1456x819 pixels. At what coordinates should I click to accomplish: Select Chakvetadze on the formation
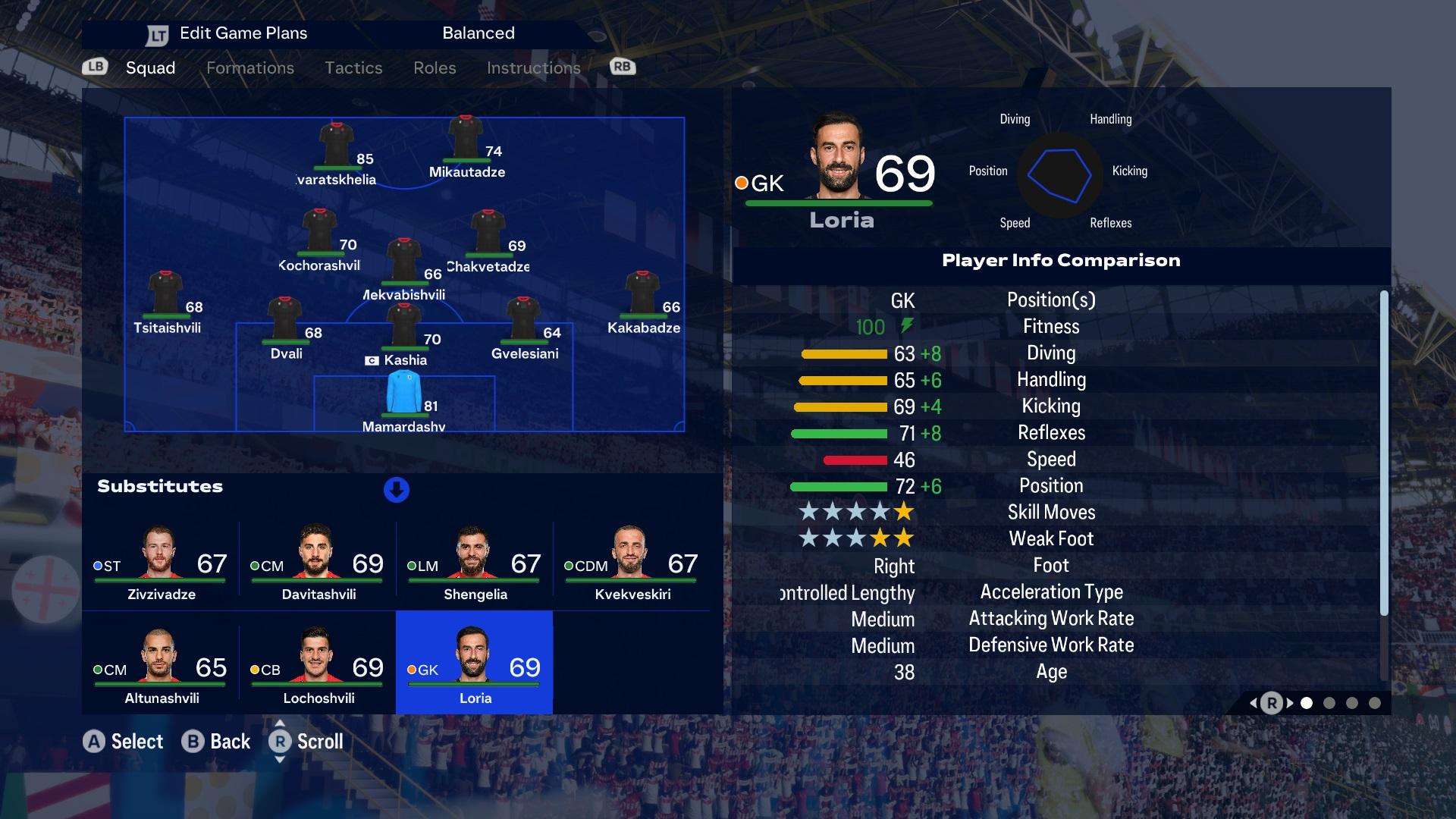[488, 235]
